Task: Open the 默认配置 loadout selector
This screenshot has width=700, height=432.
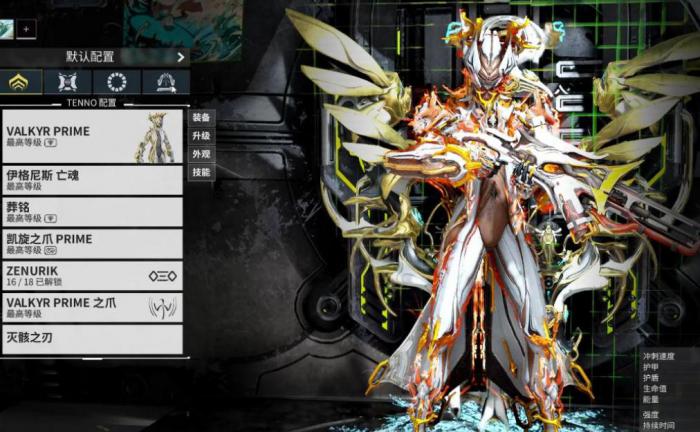Action: [x=96, y=57]
